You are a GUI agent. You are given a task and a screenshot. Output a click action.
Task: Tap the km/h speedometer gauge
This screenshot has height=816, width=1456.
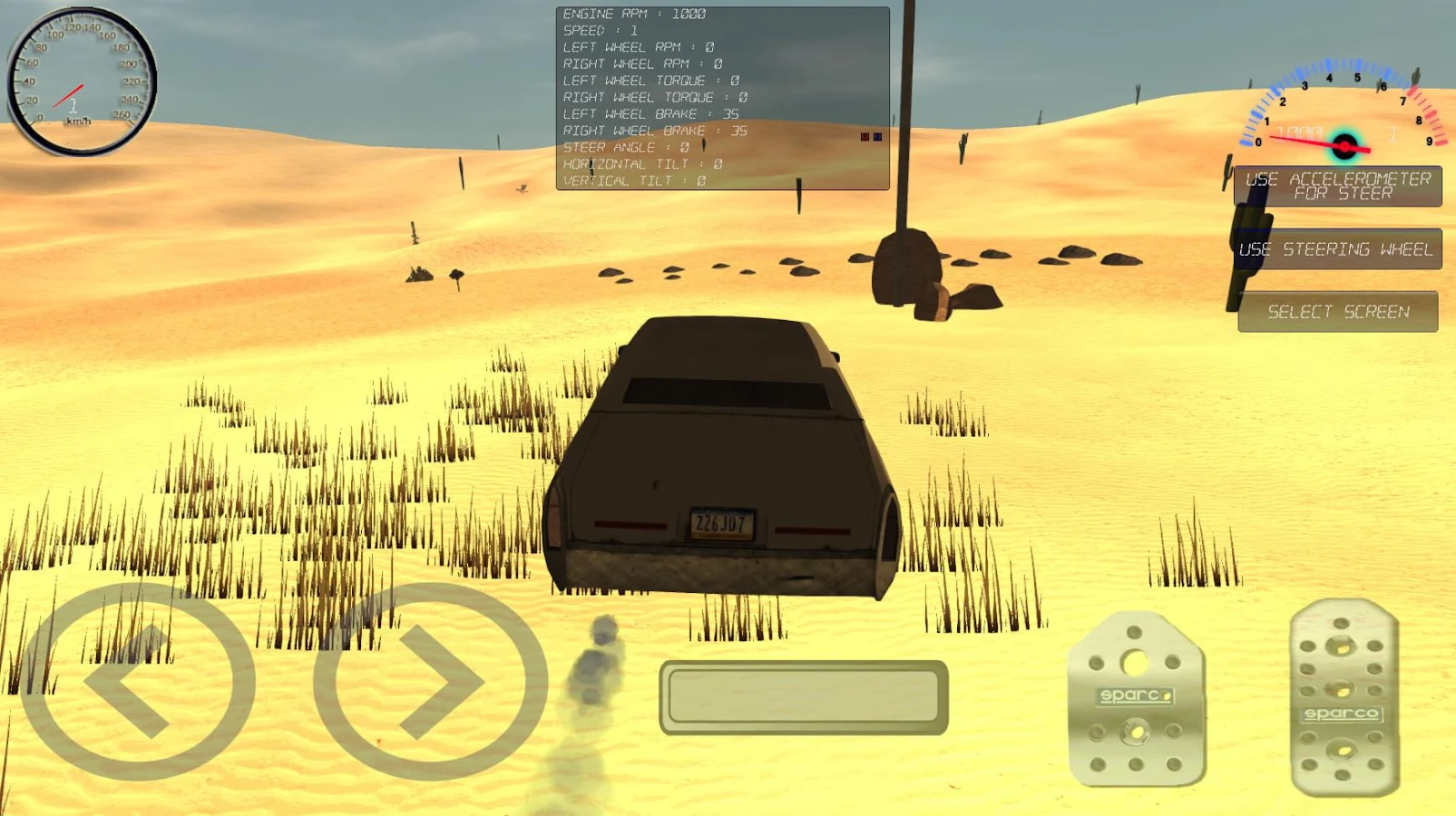(x=80, y=79)
